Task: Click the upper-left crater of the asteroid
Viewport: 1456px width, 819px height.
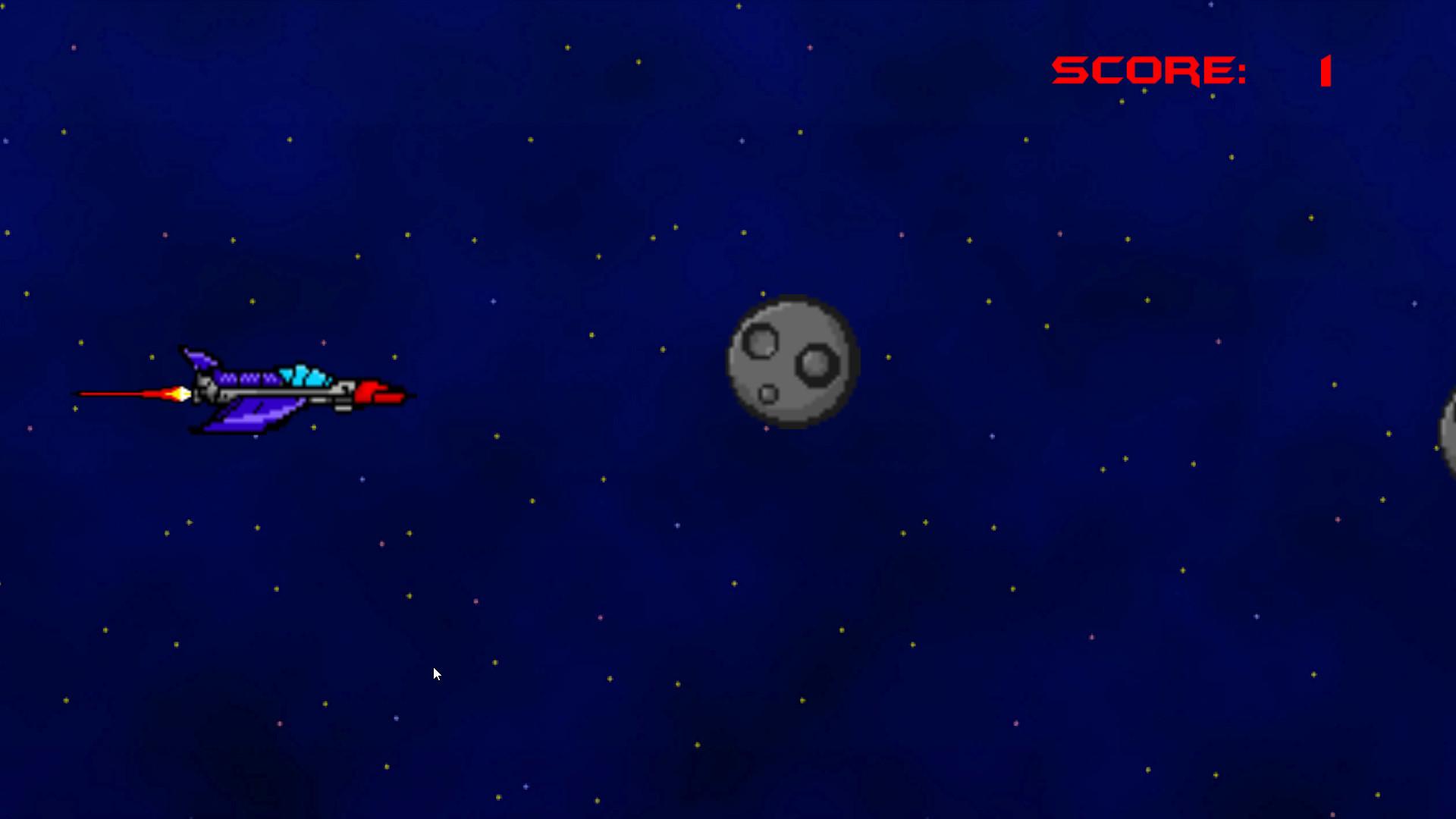Action: click(760, 341)
